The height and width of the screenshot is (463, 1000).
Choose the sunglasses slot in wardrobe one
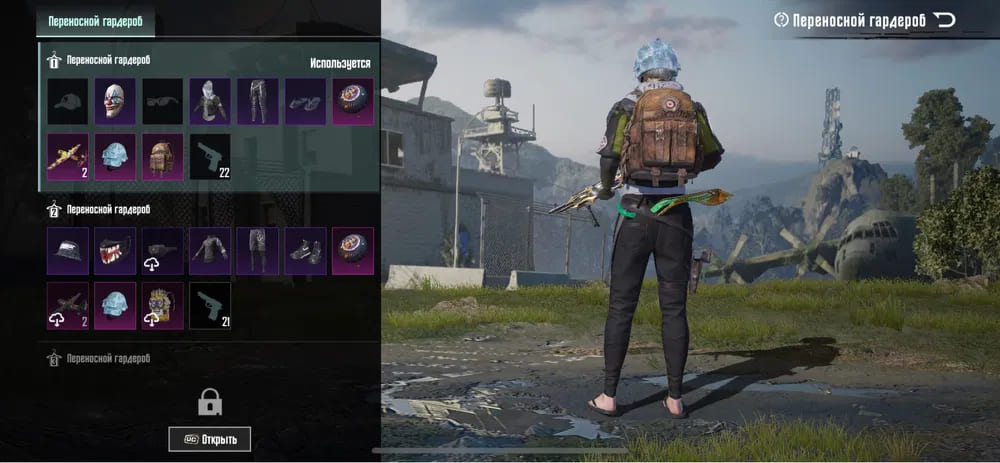tap(162, 102)
